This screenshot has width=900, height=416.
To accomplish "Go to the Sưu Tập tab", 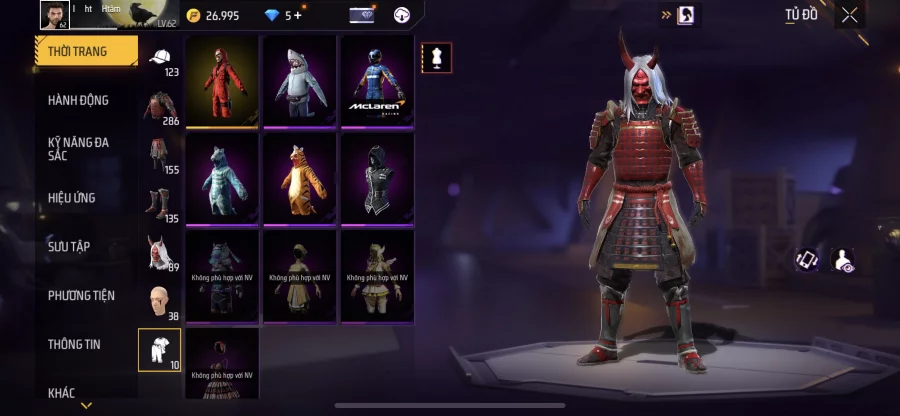I will pyautogui.click(x=69, y=246).
